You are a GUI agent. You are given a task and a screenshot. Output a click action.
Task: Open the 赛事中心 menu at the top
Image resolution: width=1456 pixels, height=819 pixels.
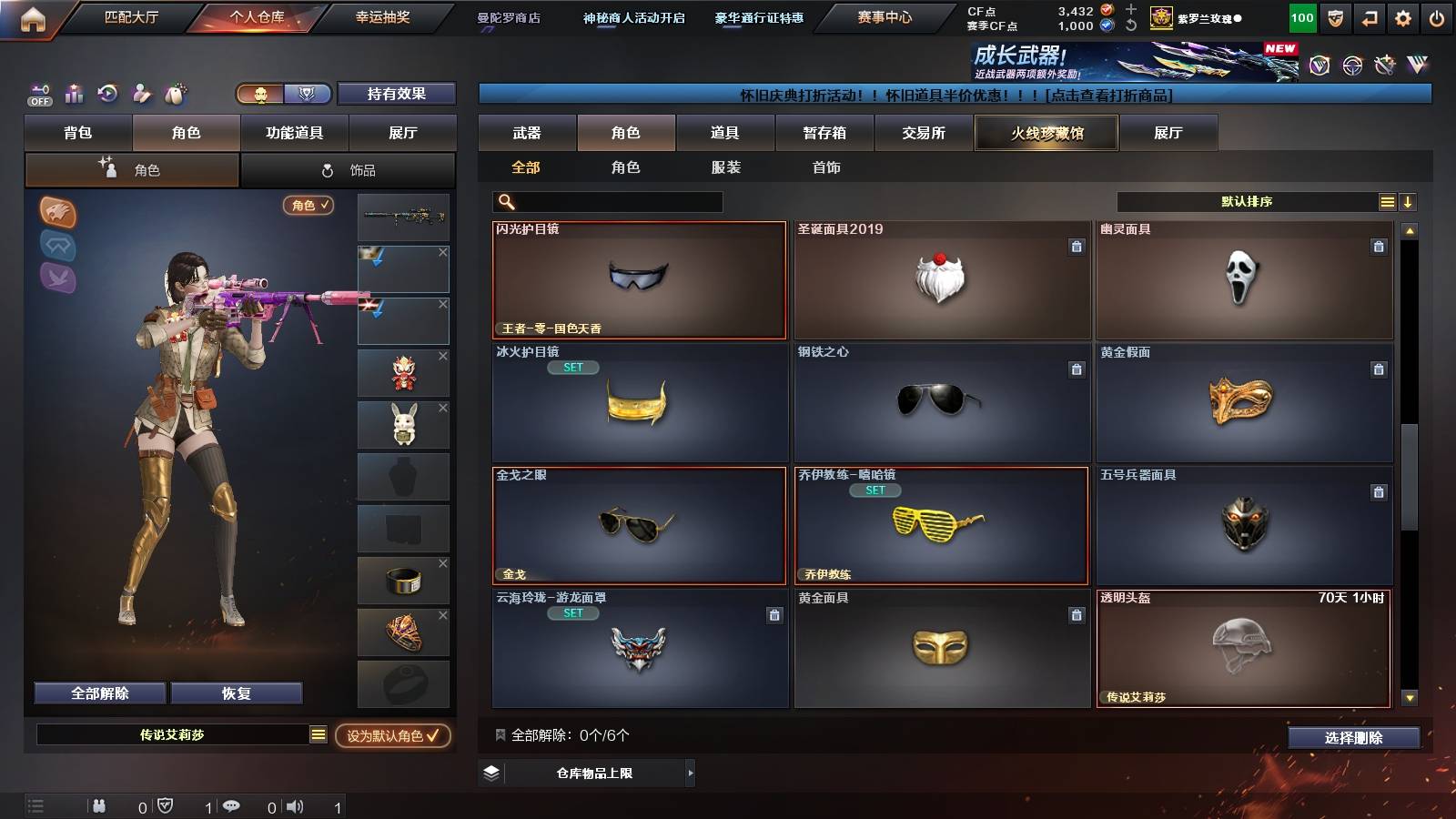(x=884, y=16)
